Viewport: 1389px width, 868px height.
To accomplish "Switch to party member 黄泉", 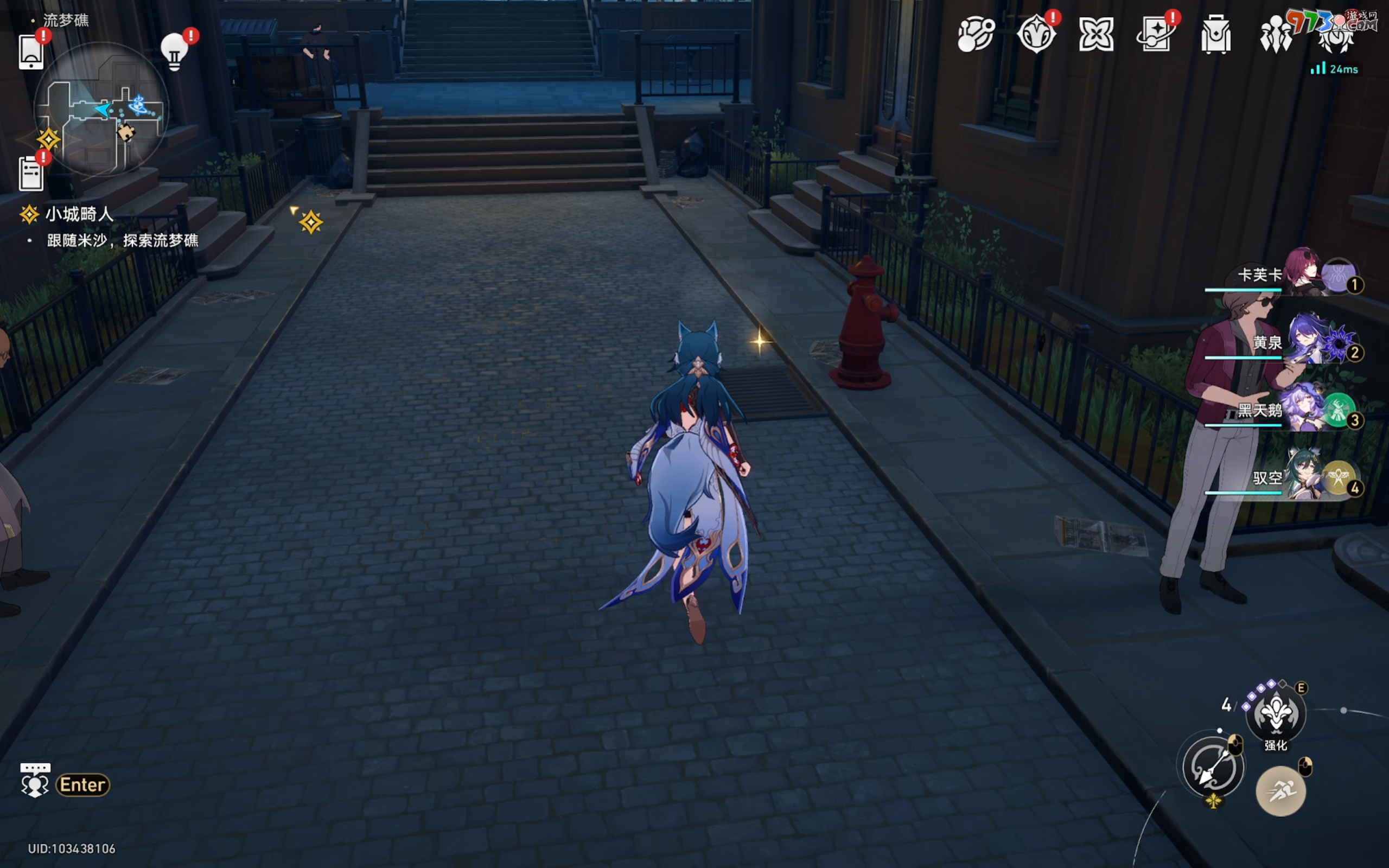I will pyautogui.click(x=1303, y=342).
